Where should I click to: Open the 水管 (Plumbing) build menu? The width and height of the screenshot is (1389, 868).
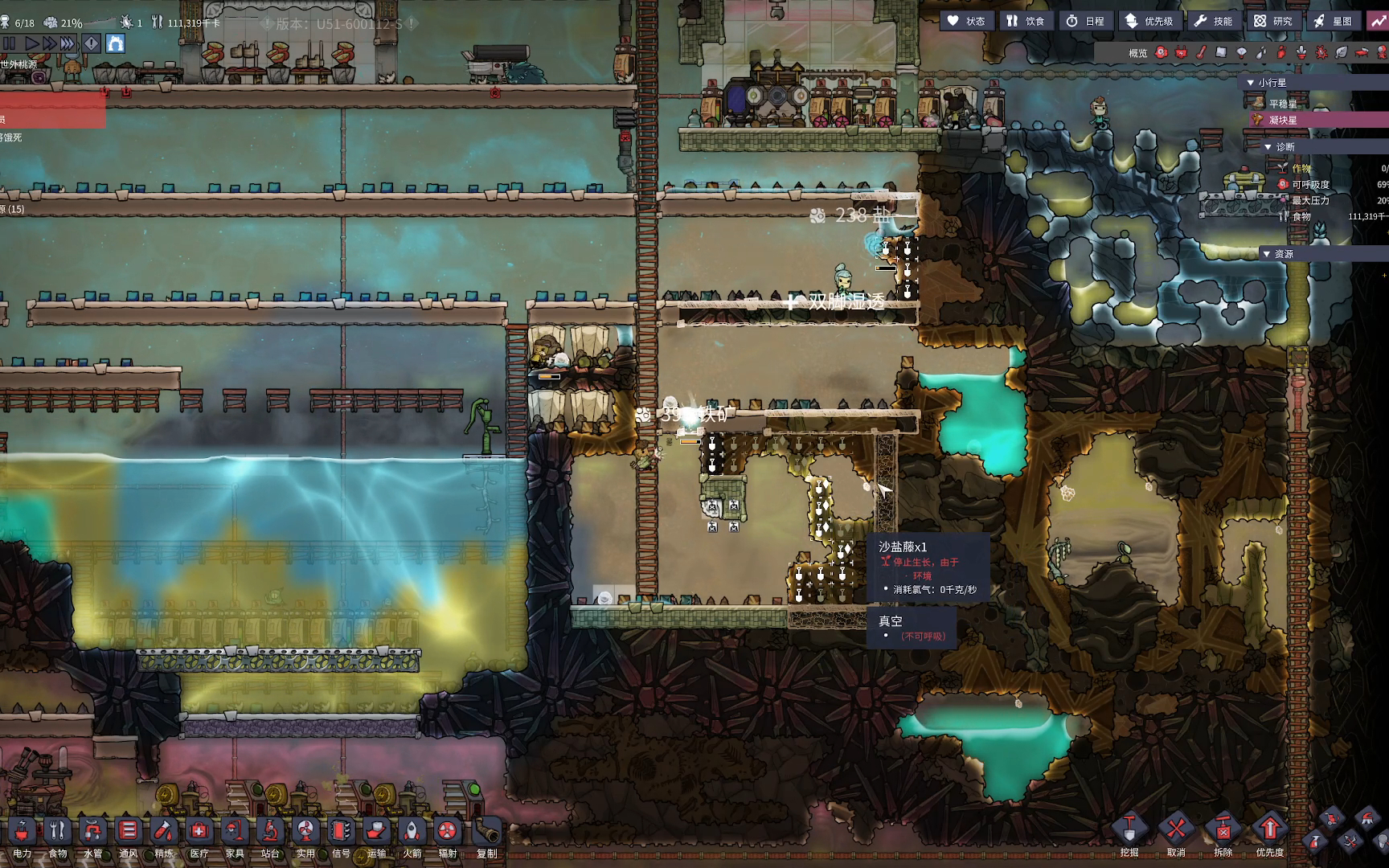click(92, 836)
